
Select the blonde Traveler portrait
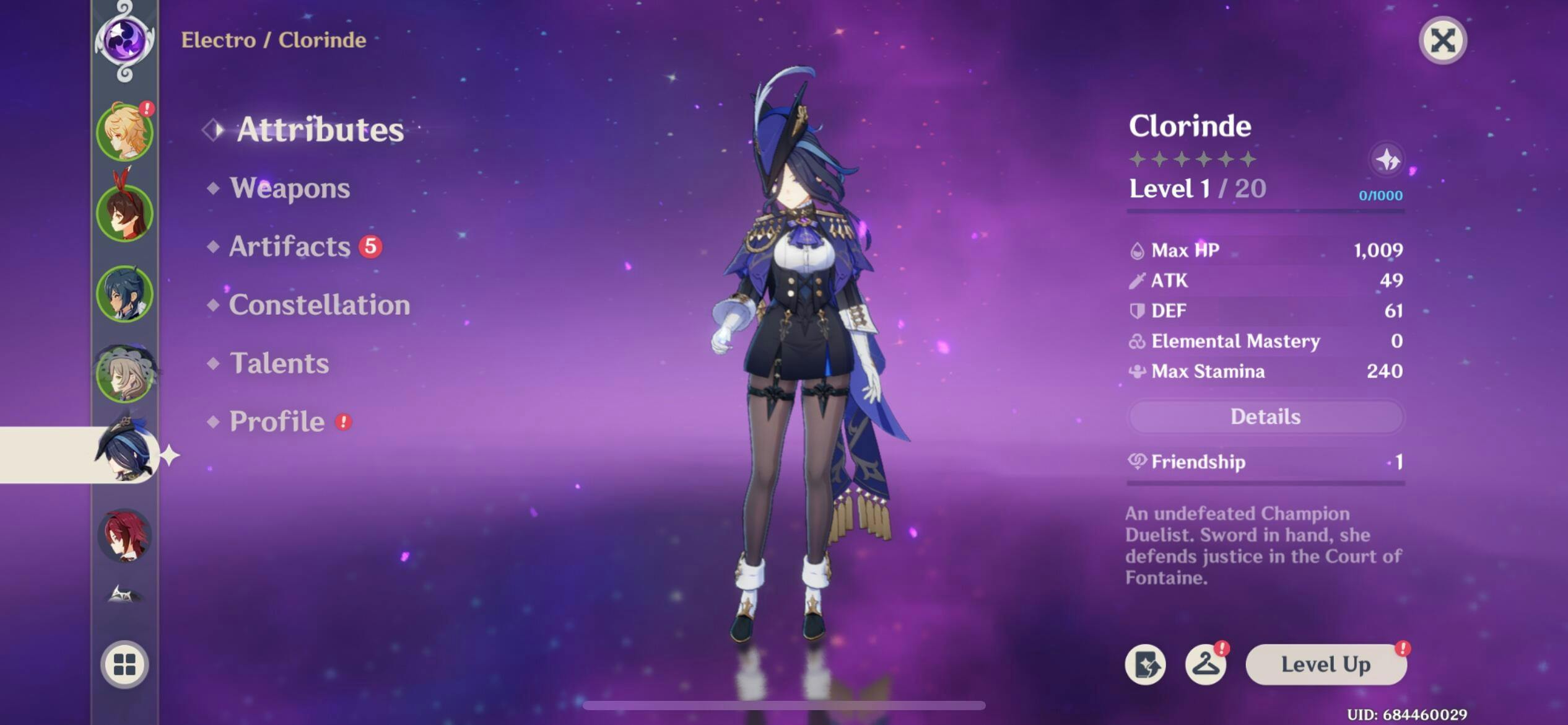[x=124, y=133]
